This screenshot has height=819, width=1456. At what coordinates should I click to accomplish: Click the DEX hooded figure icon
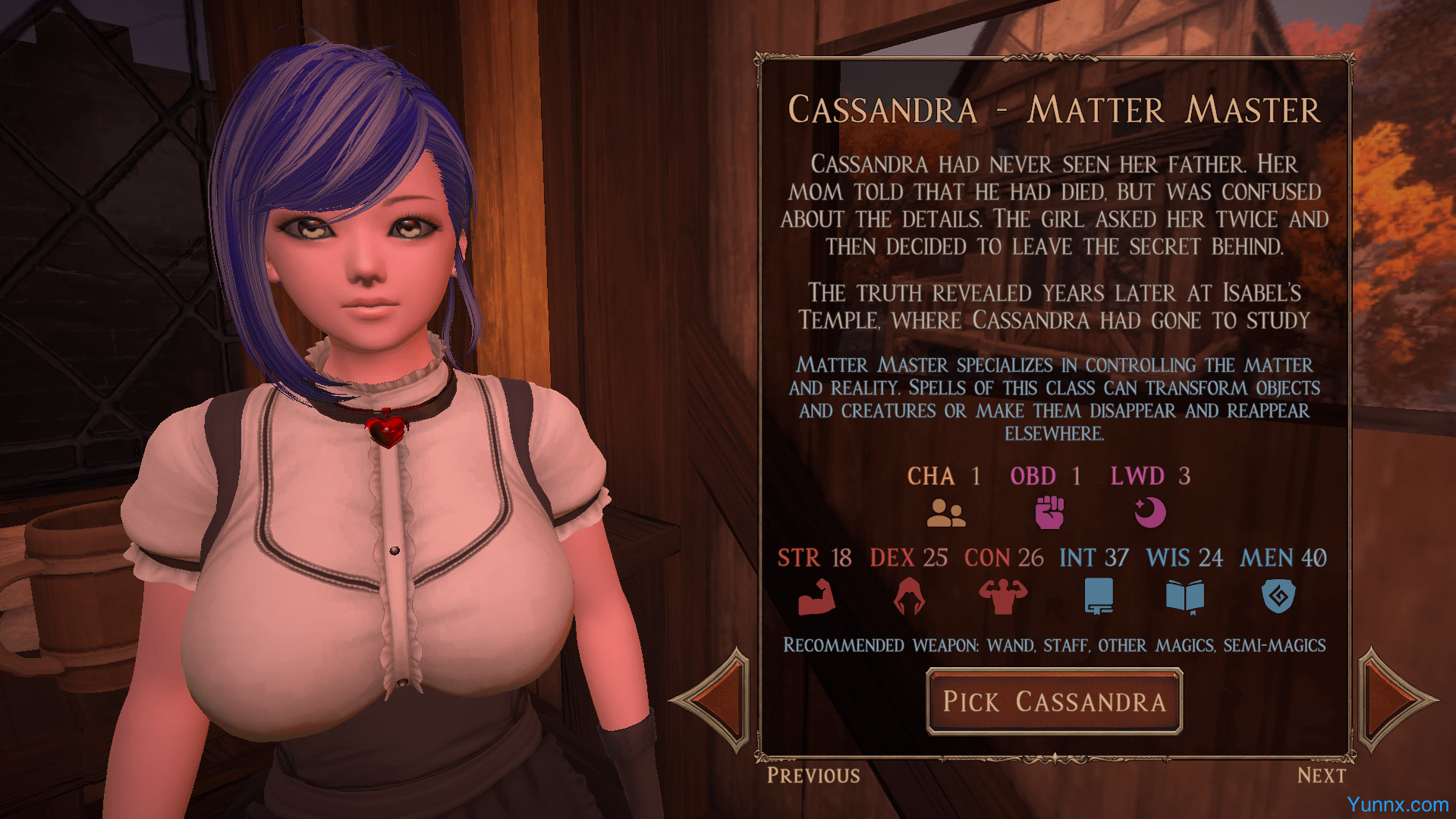pyautogui.click(x=908, y=597)
